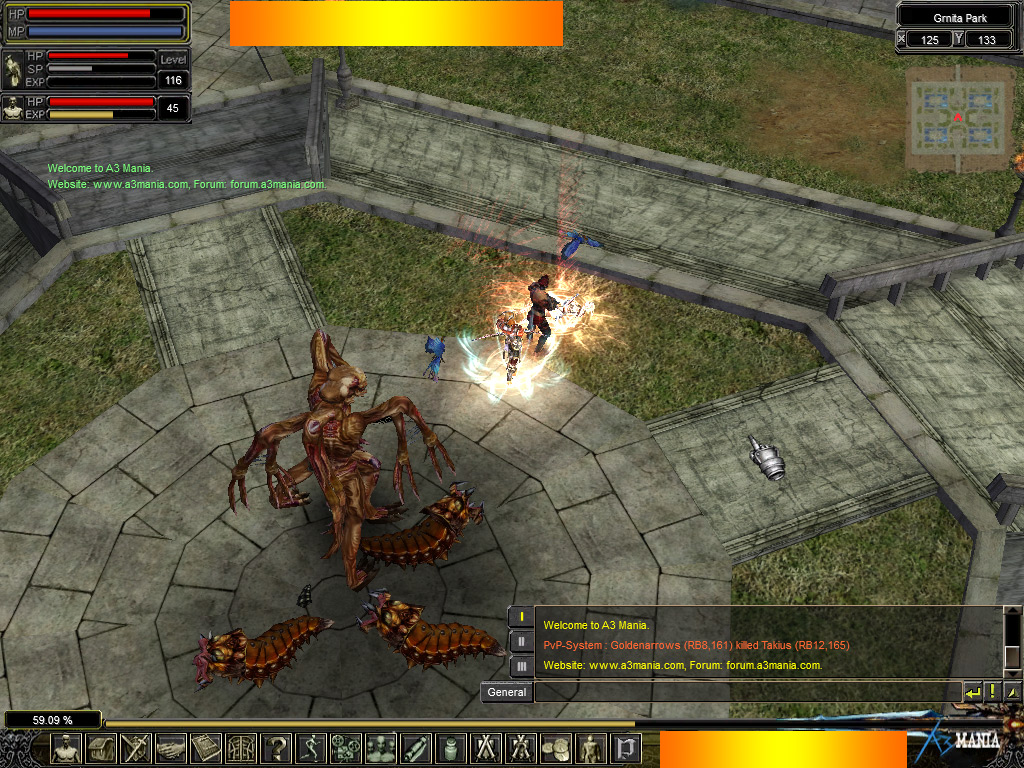1024x768 pixels.
Task: Click the Grnita Park minimap
Action: [x=959, y=118]
